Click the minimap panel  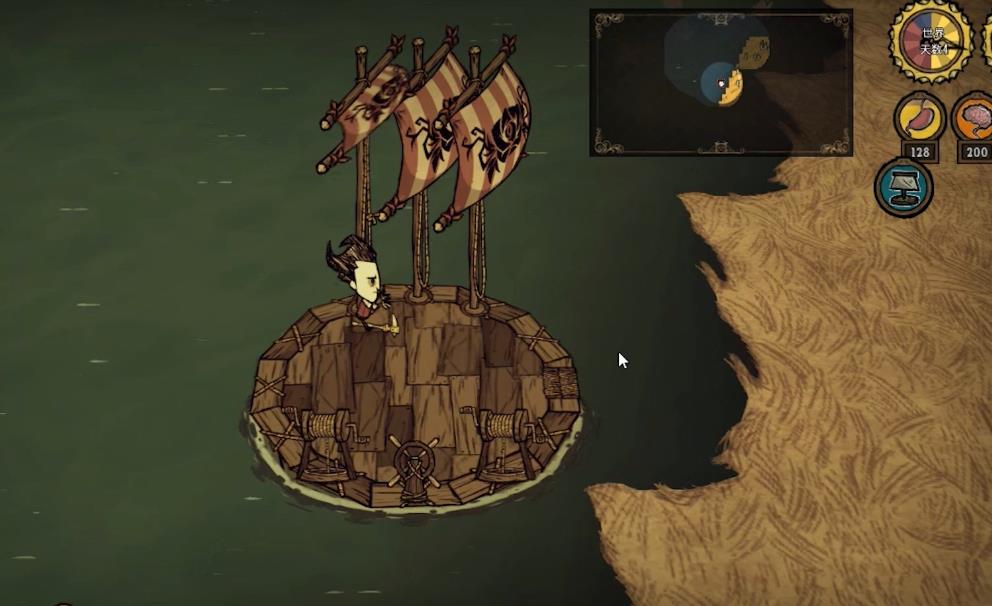(720, 82)
